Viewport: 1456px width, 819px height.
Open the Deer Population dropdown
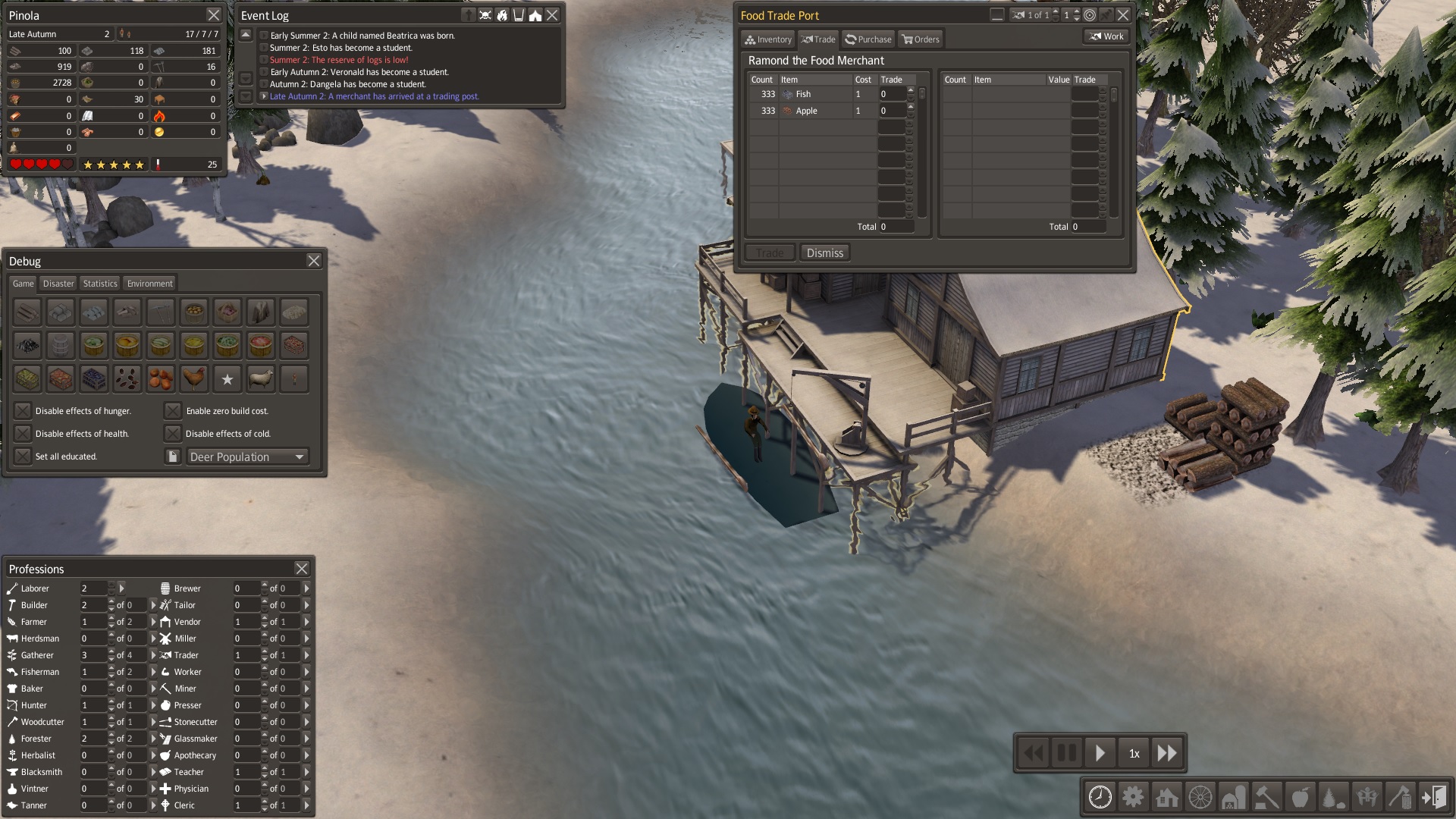247,457
